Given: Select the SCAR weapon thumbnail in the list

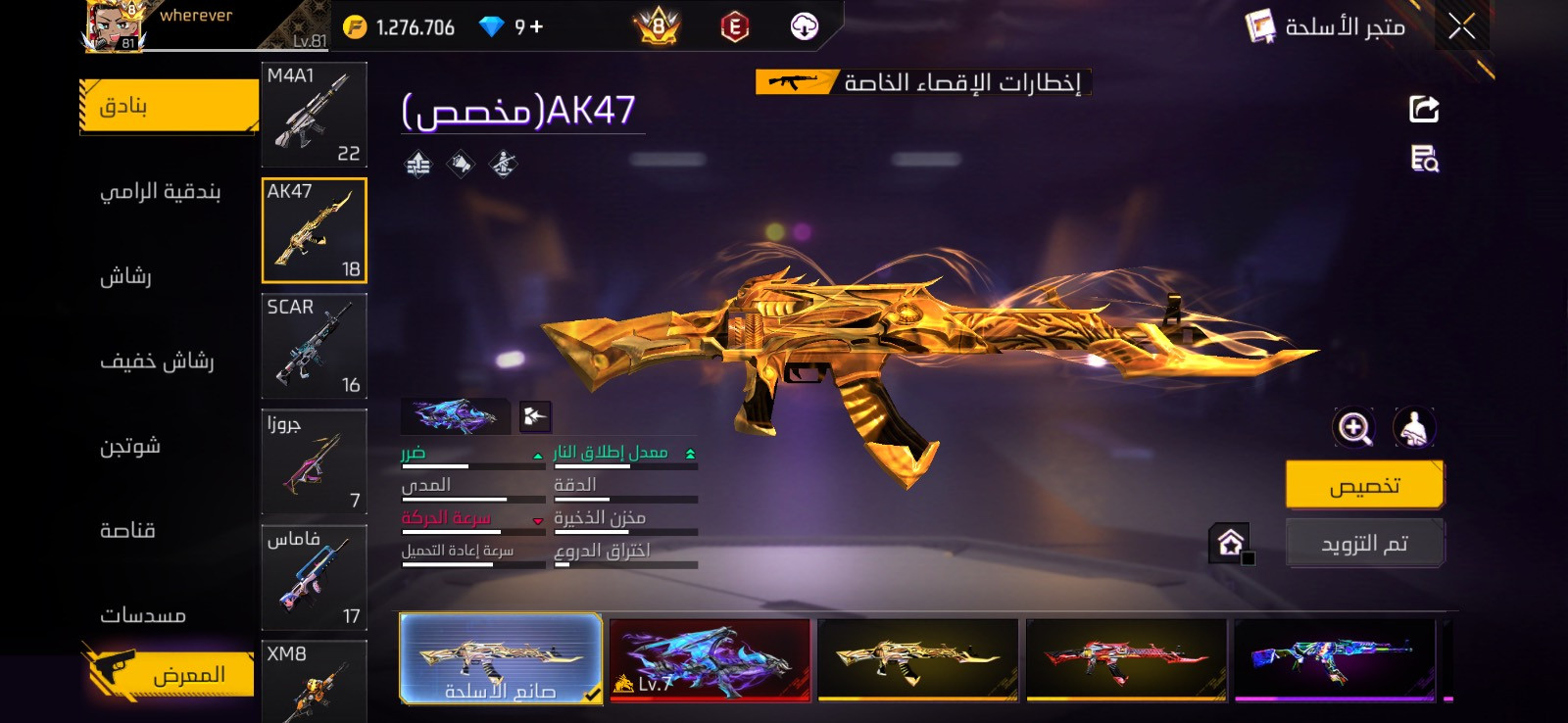Looking at the screenshot, I should pyautogui.click(x=314, y=346).
